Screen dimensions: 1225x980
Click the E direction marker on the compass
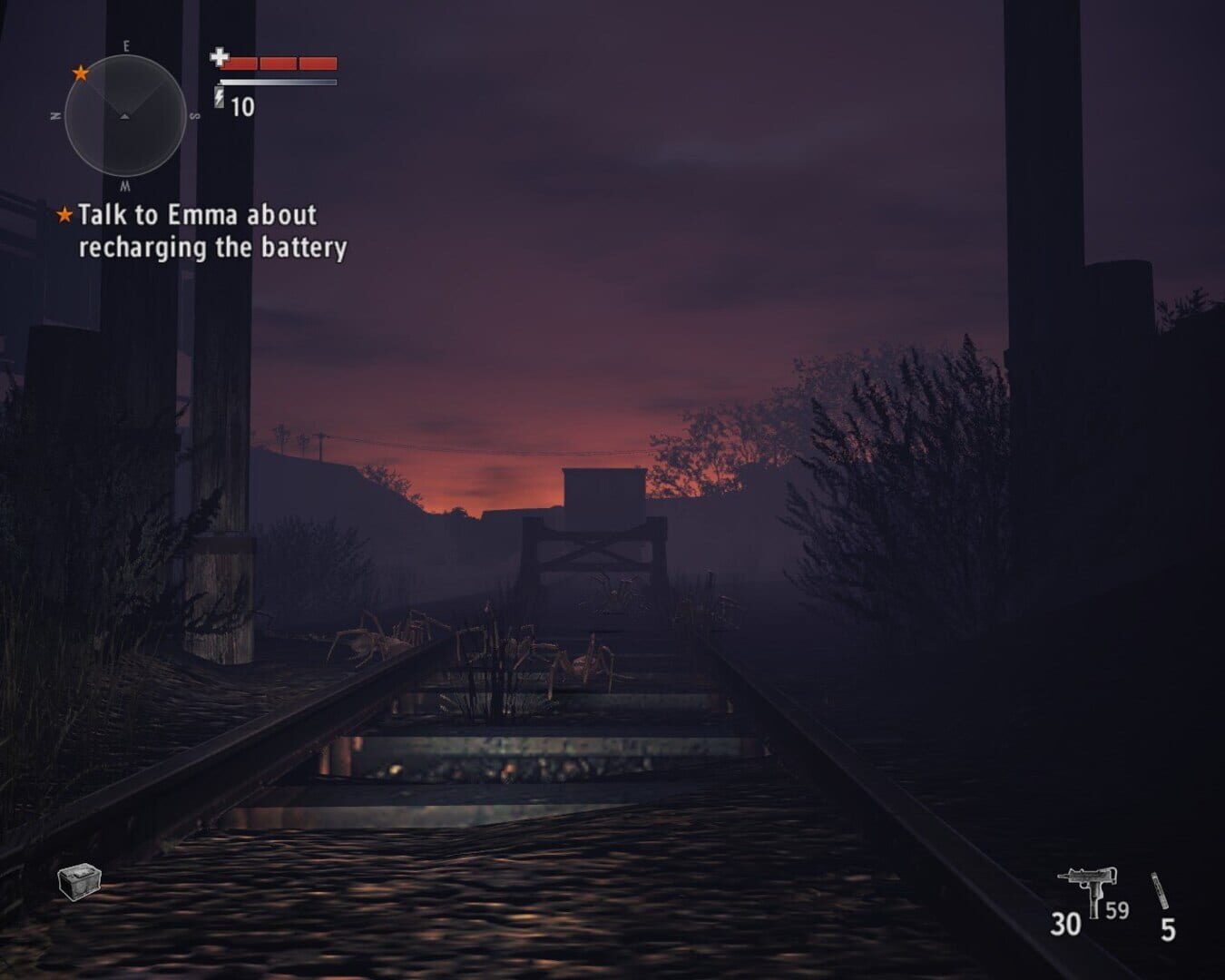126,45
